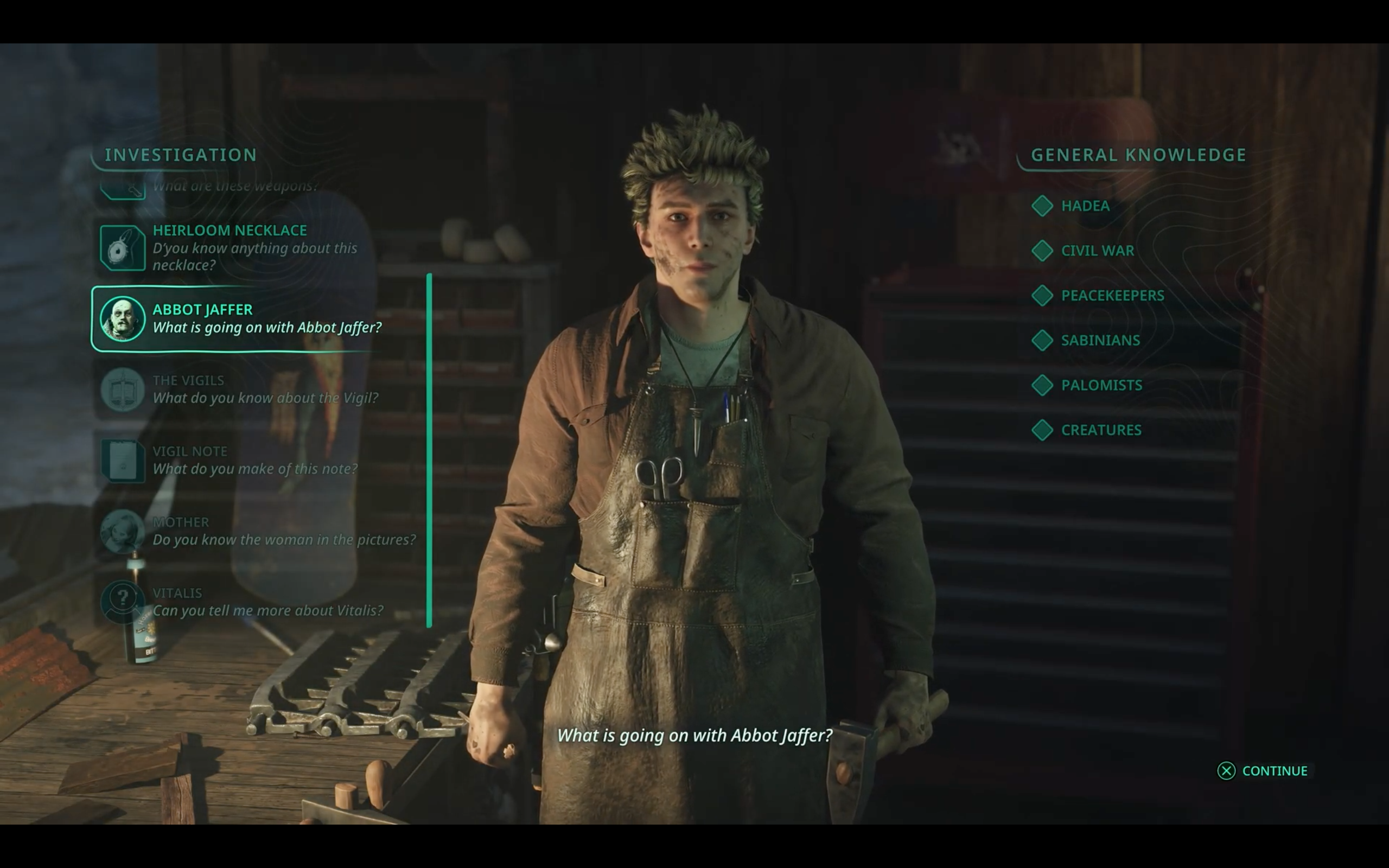Ask about the Palomists
1389x868 pixels.
1101,385
